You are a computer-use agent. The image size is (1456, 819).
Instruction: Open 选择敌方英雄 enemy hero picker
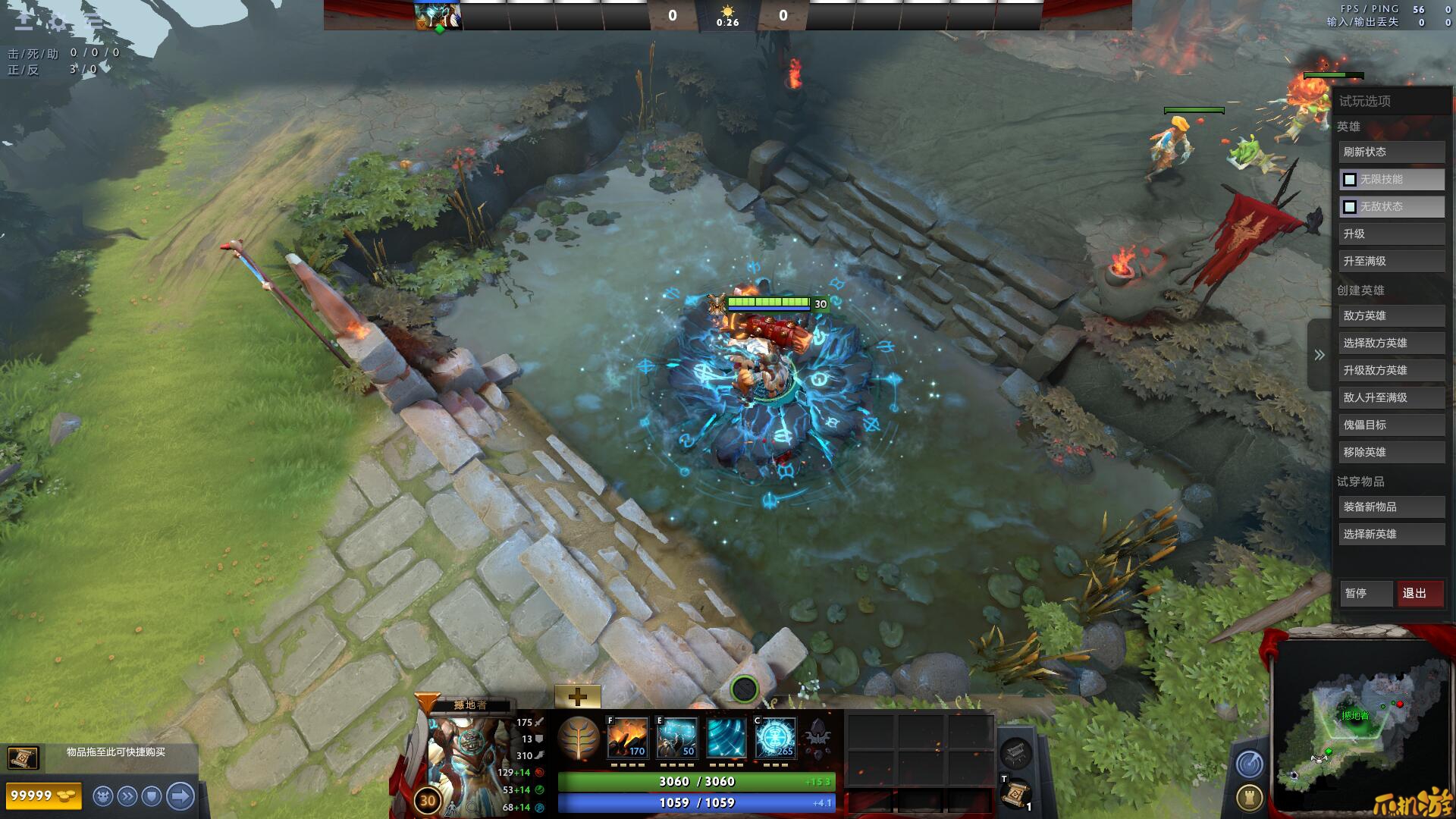coord(1391,343)
